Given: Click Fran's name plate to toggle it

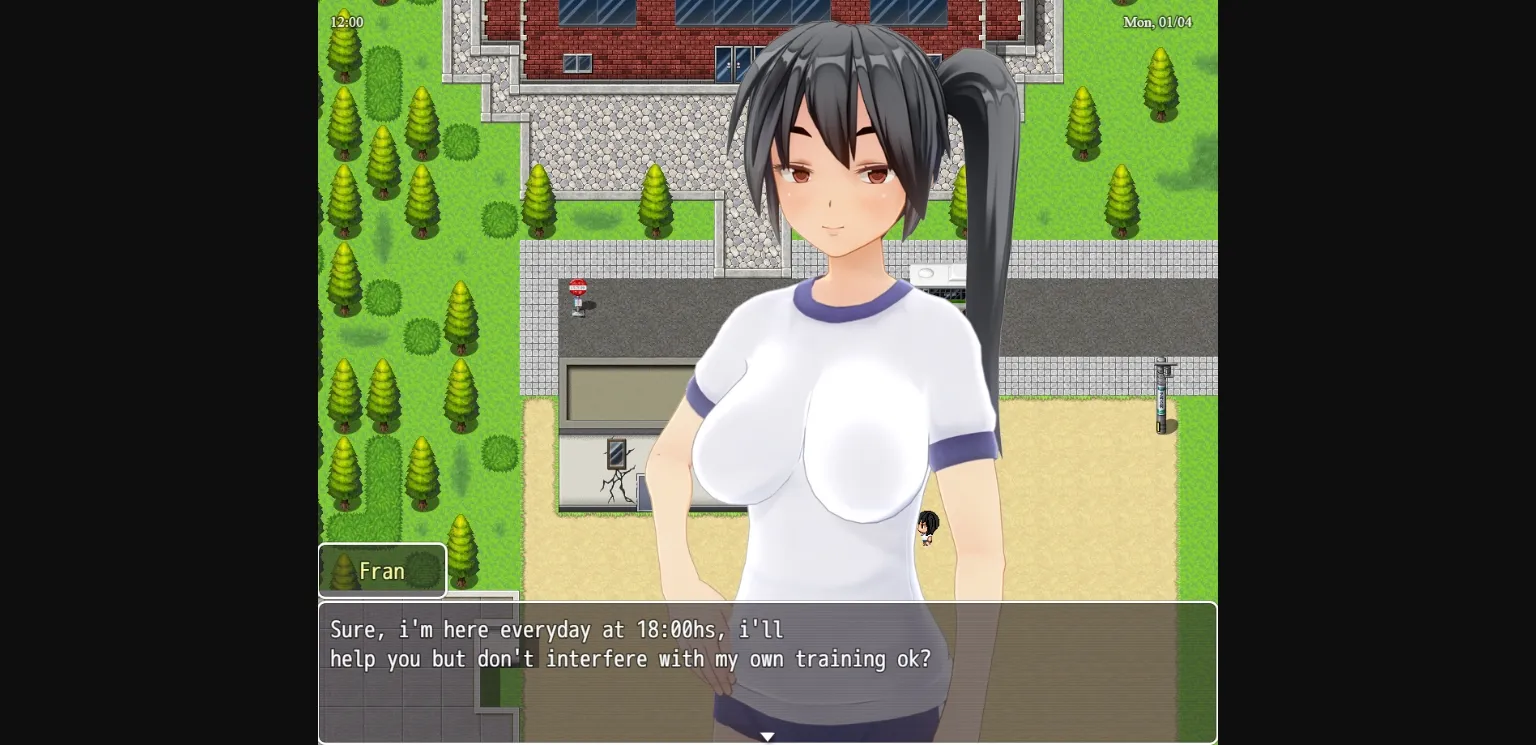Looking at the screenshot, I should 382,570.
